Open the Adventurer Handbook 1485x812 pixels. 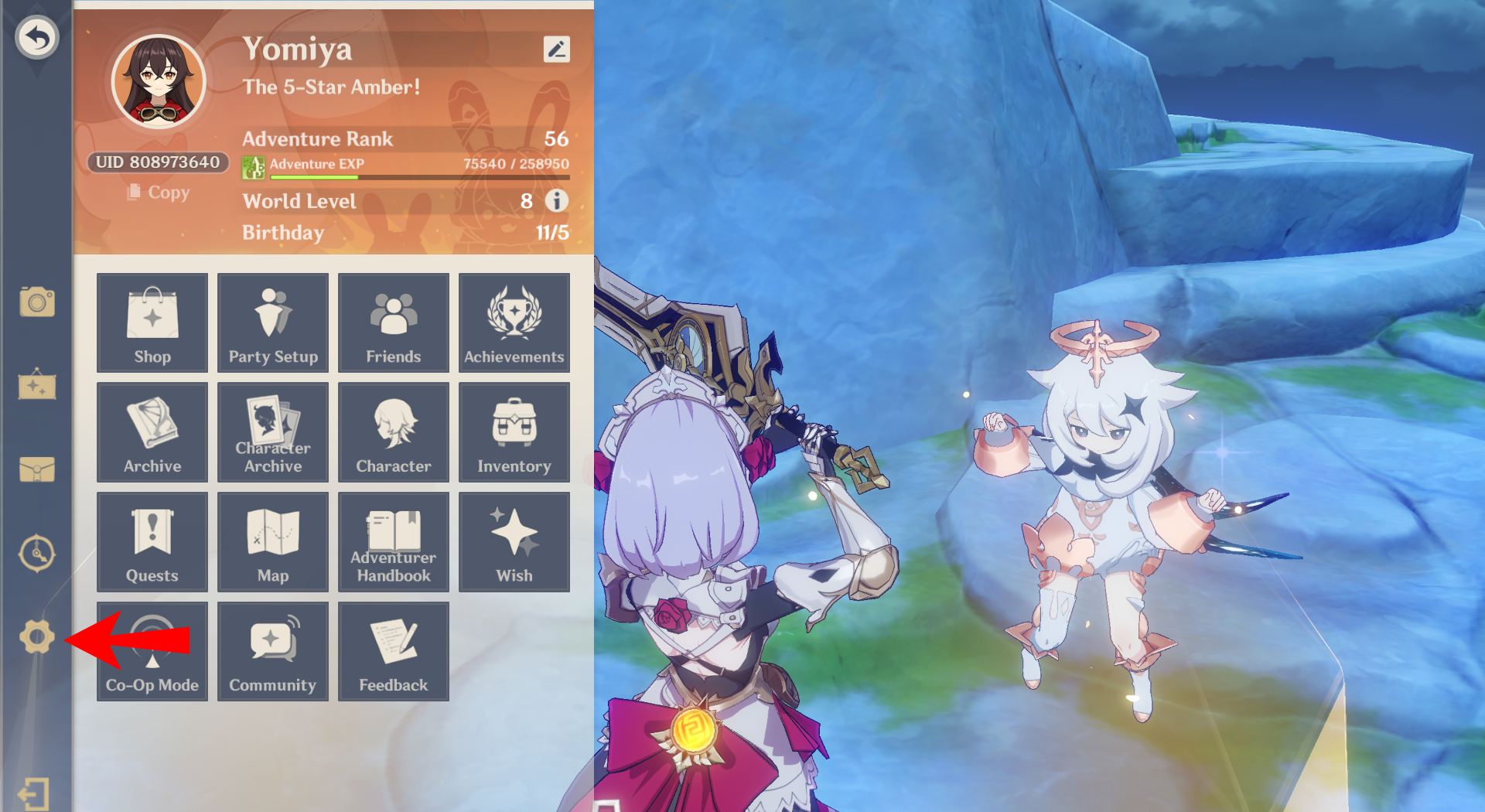[393, 542]
